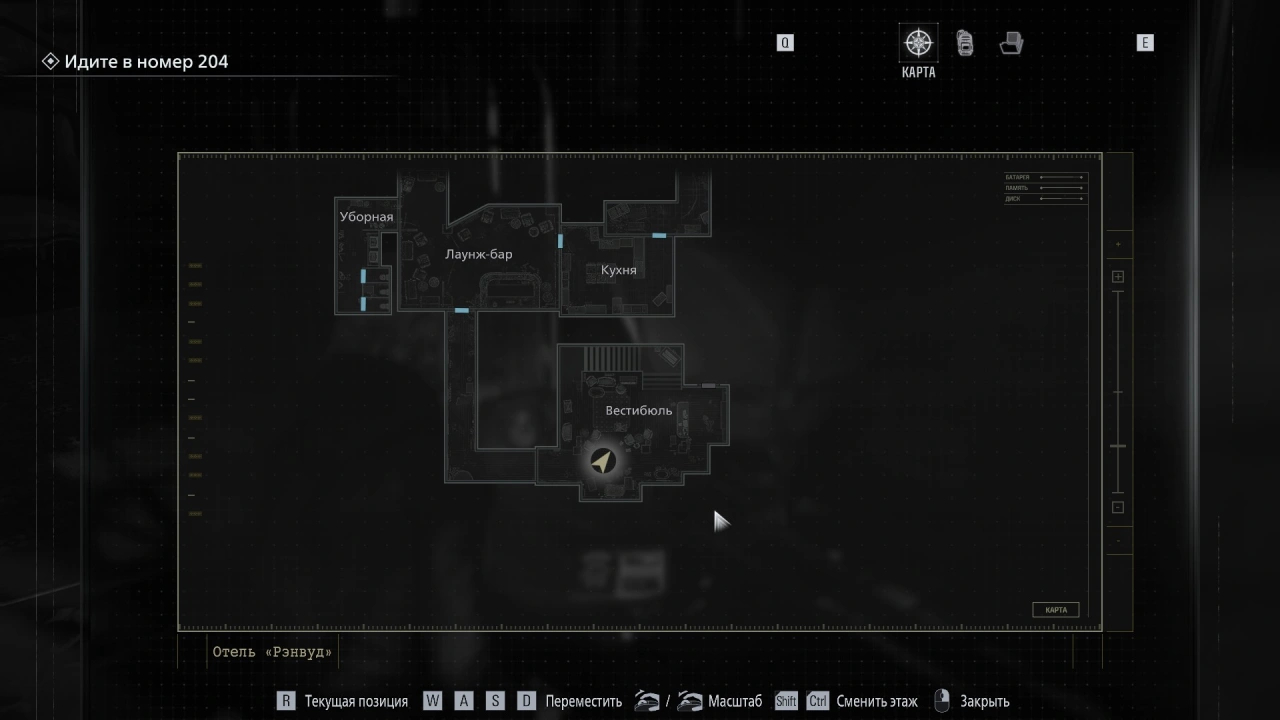
Task: Switch to the files folder tab
Action: point(1011,43)
